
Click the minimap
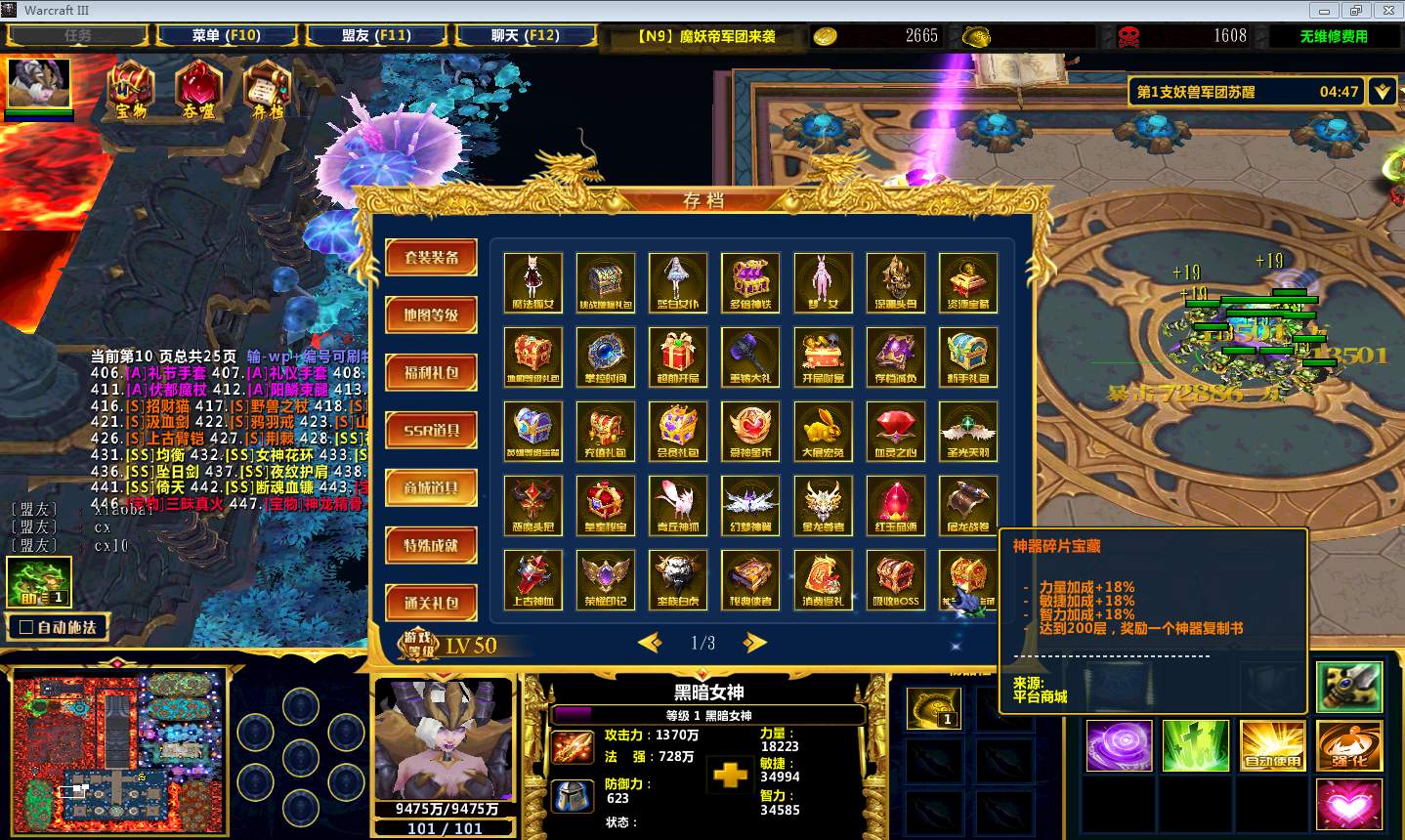point(118,750)
